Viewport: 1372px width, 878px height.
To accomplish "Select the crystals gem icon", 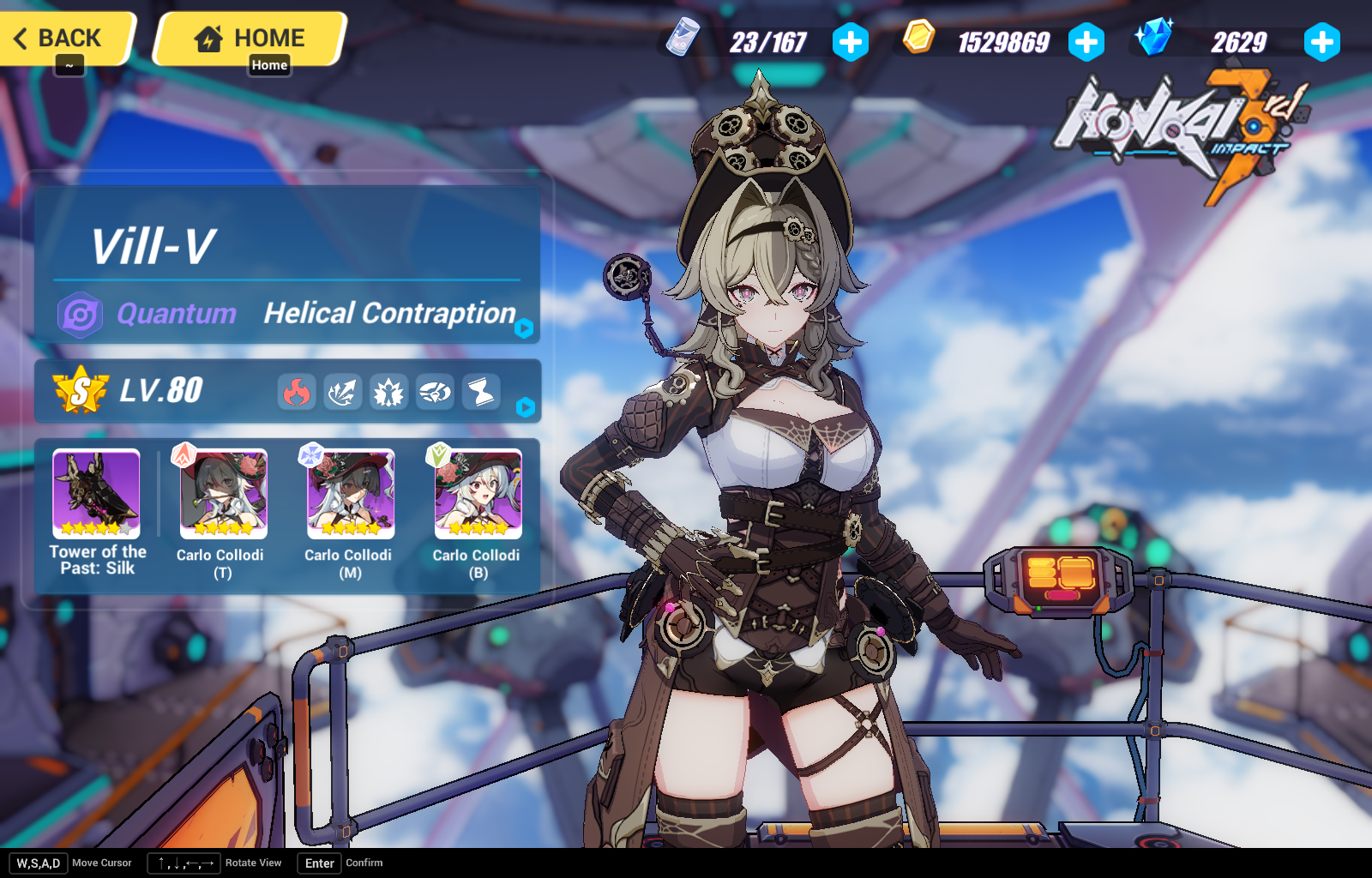I will (x=1155, y=39).
